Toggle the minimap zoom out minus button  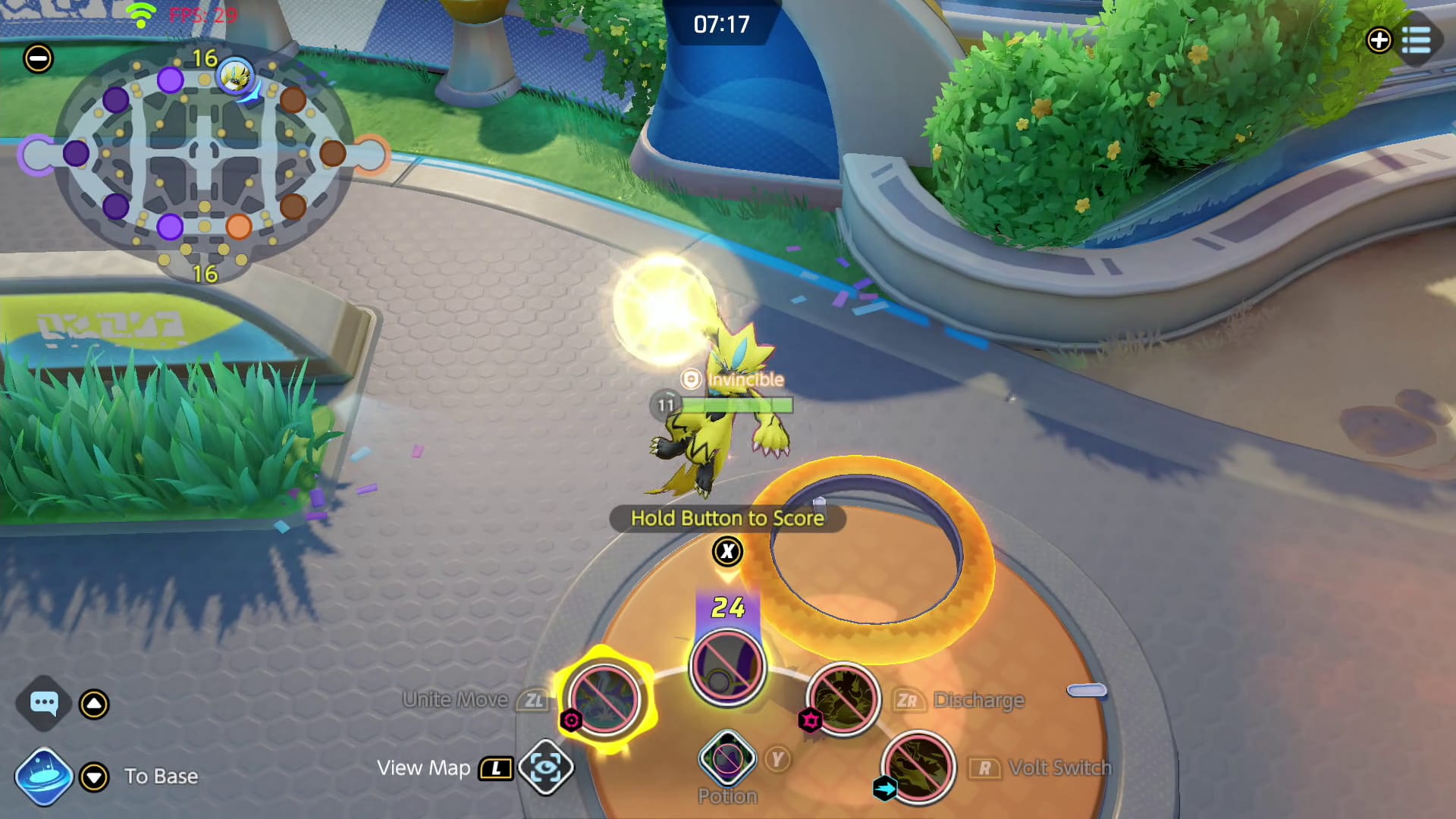38,56
